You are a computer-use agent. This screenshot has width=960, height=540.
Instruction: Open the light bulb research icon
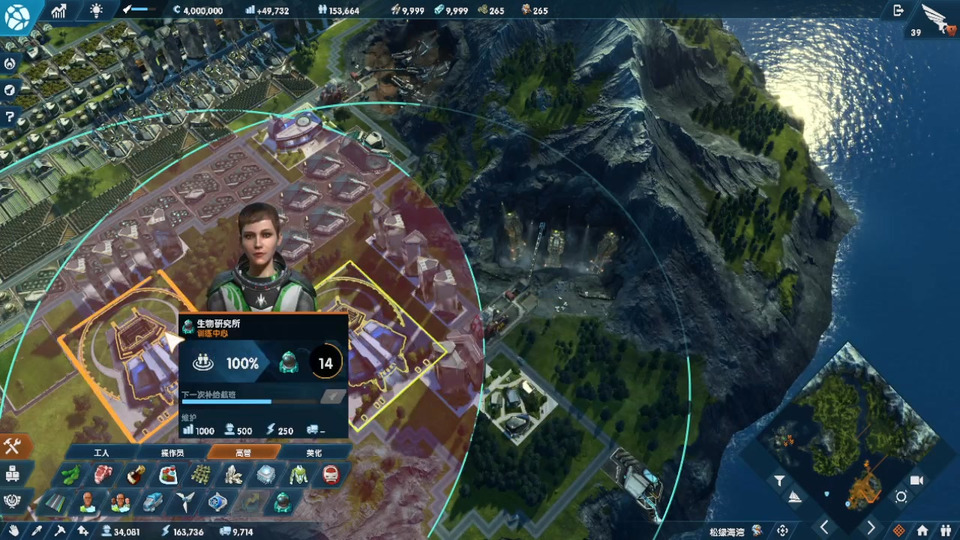96,10
